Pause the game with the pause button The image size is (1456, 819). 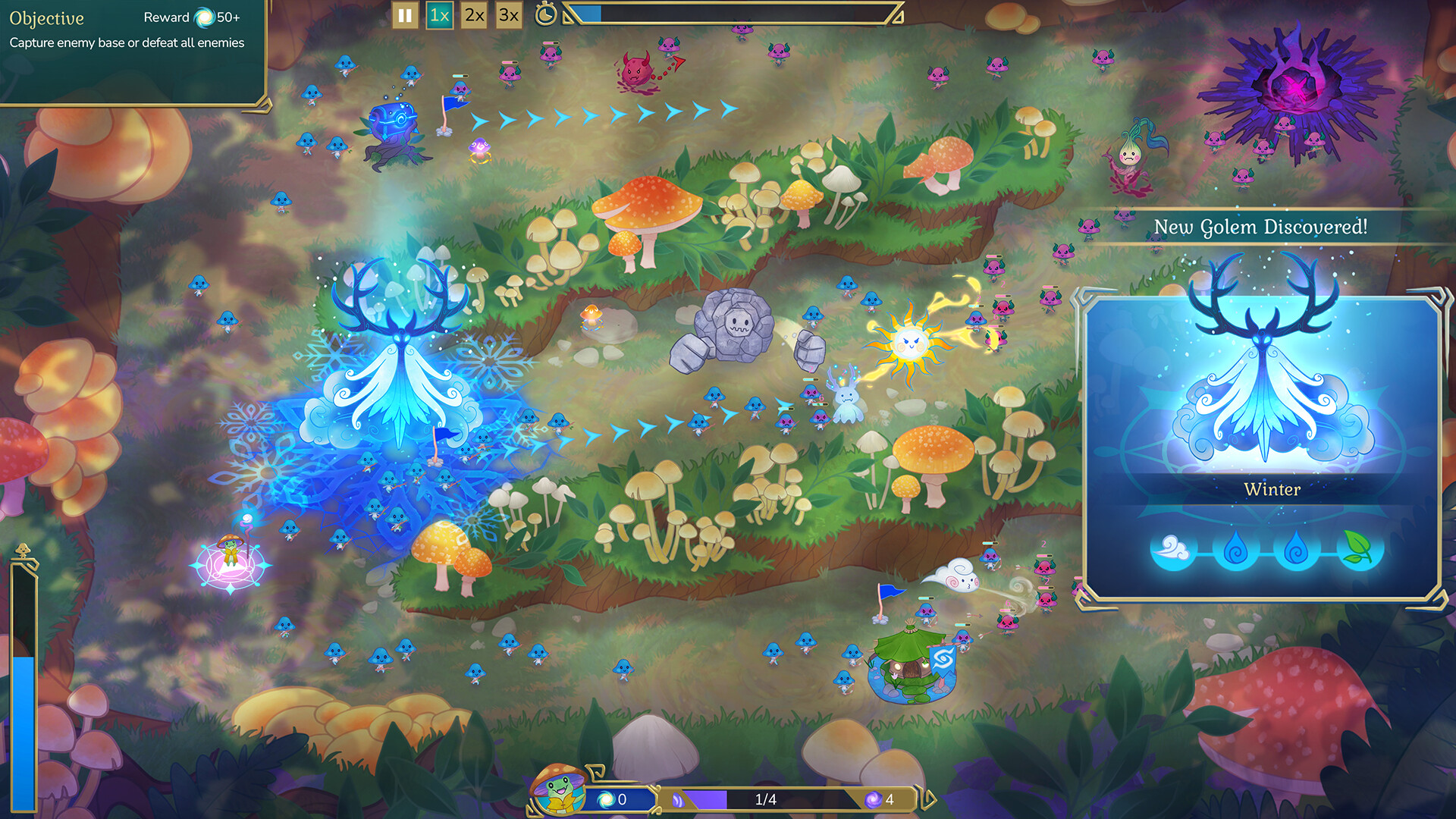point(404,14)
